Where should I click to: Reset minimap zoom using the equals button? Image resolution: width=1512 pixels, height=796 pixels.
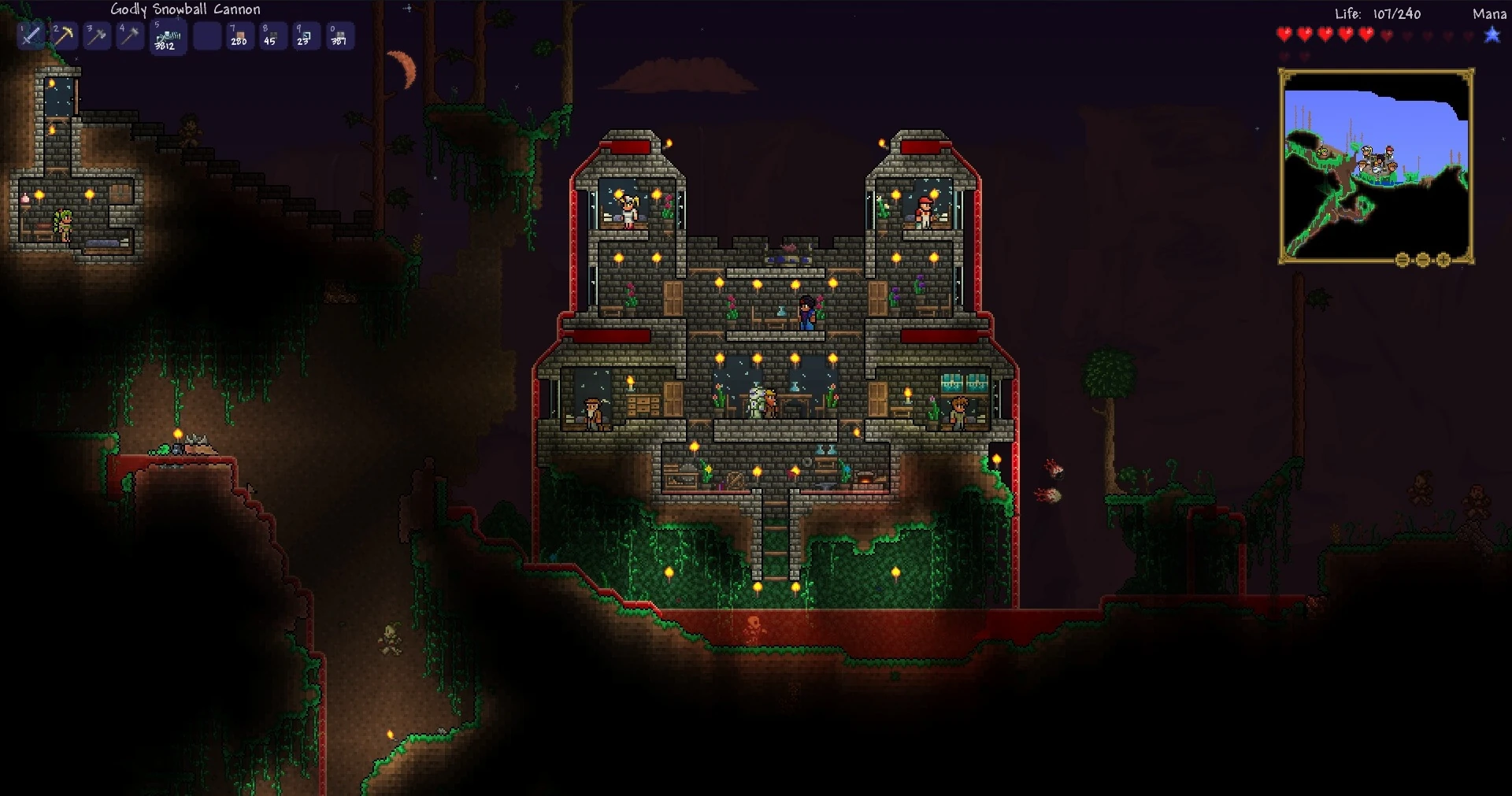tap(1402, 258)
